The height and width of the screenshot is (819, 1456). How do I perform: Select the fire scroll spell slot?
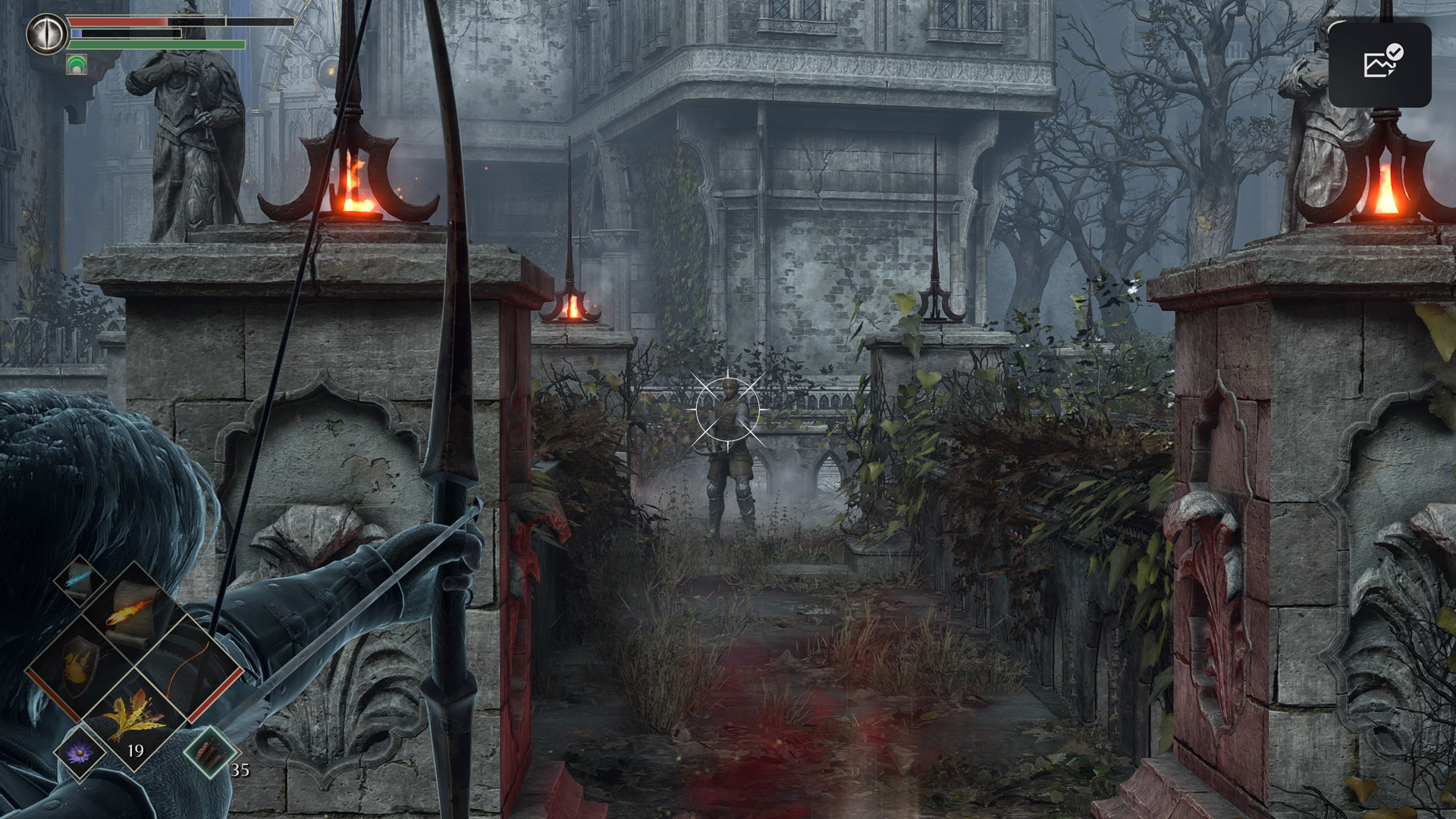[x=130, y=611]
